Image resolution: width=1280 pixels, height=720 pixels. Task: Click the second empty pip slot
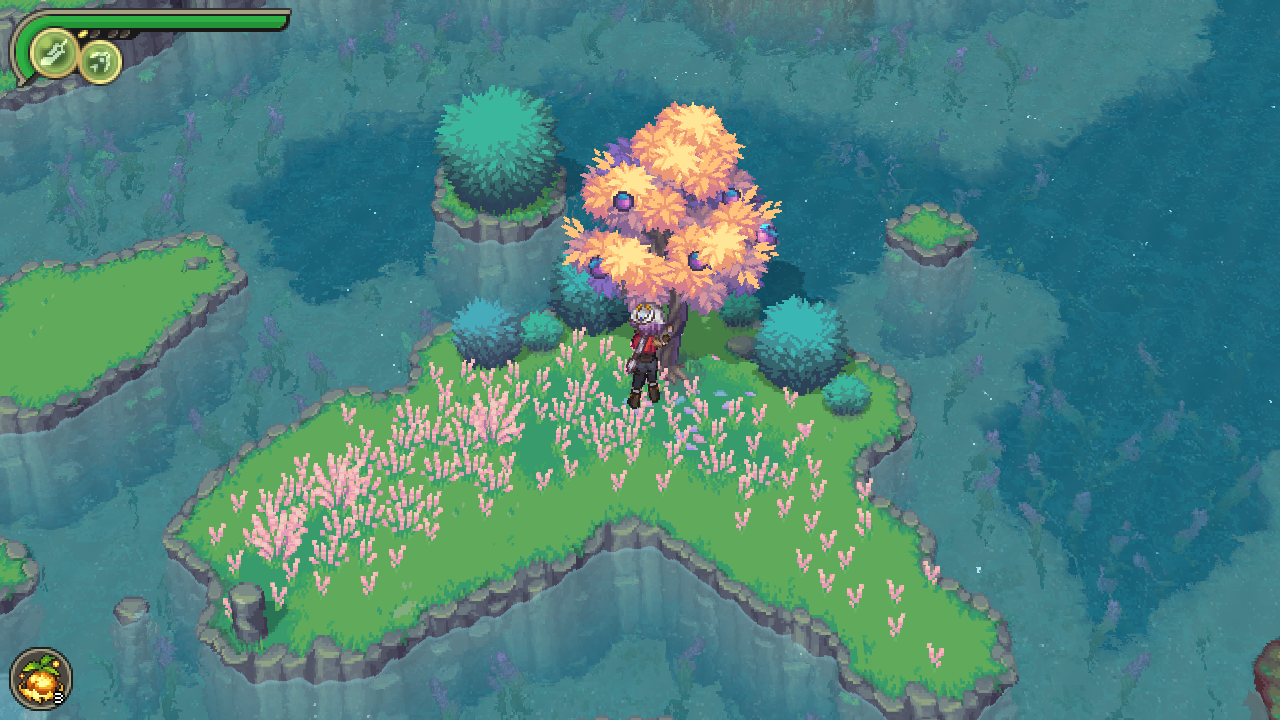click(111, 34)
